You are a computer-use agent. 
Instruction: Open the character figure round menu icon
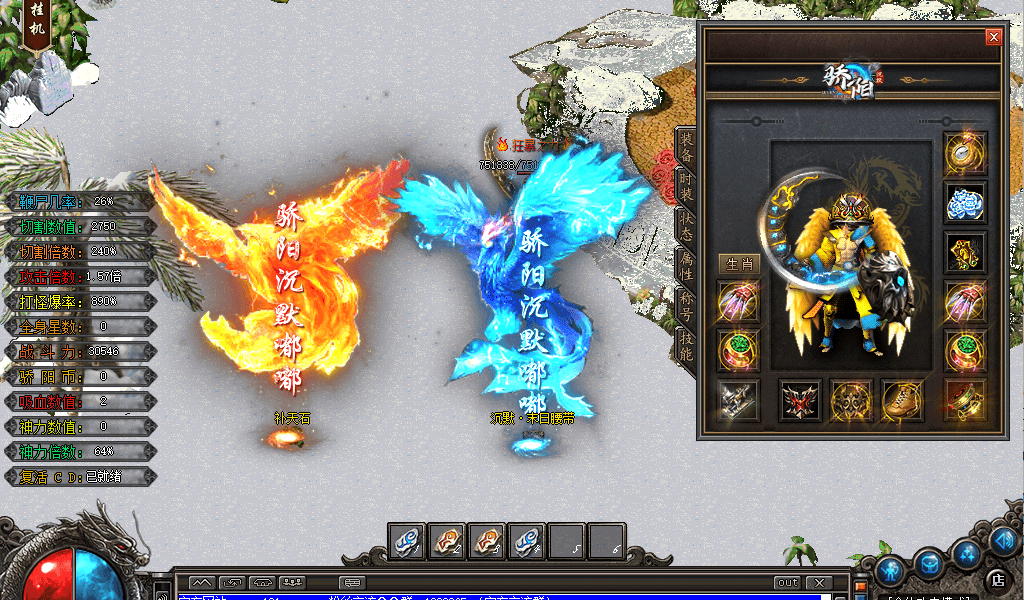(x=890, y=571)
